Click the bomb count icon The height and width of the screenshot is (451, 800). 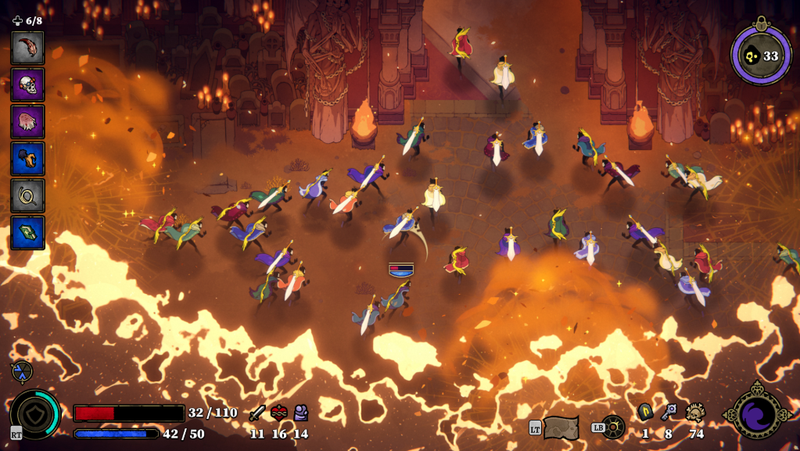[x=645, y=412]
